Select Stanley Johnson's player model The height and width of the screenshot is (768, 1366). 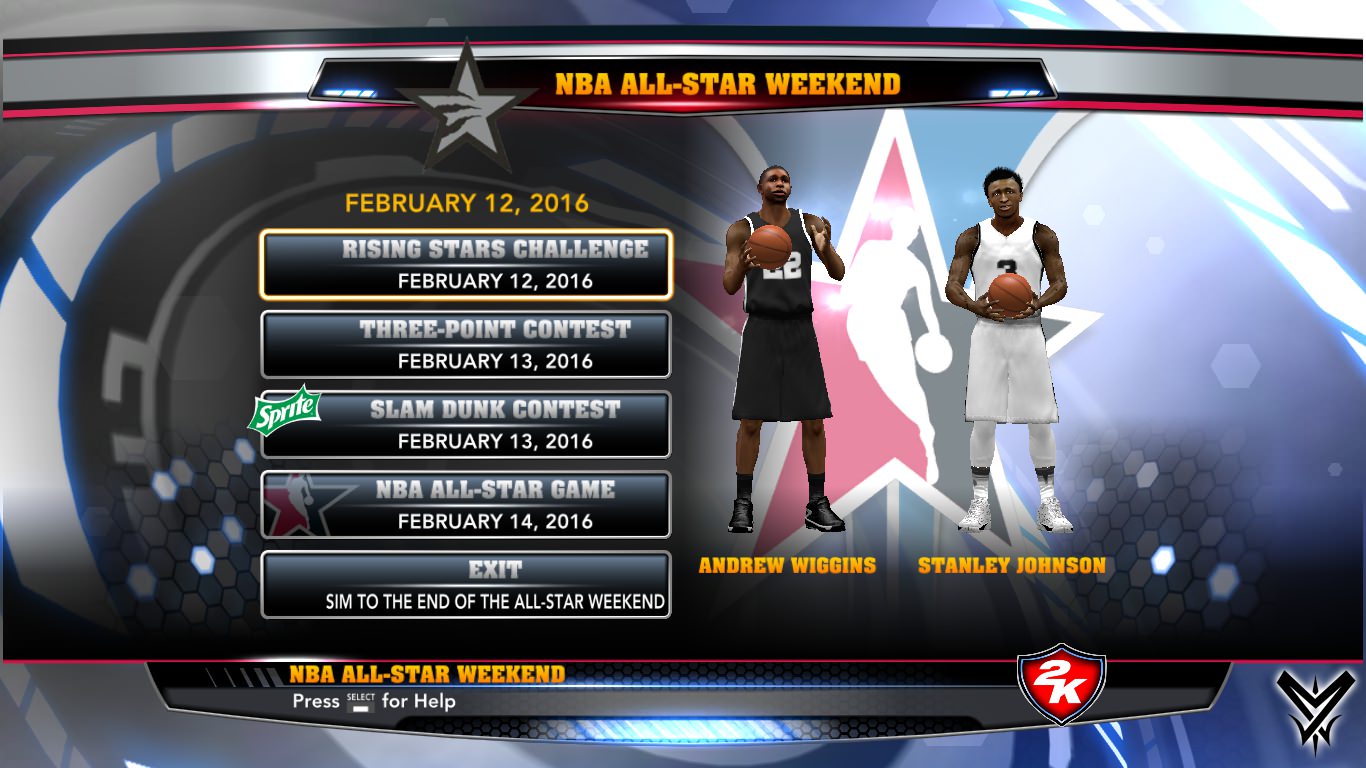(1010, 350)
